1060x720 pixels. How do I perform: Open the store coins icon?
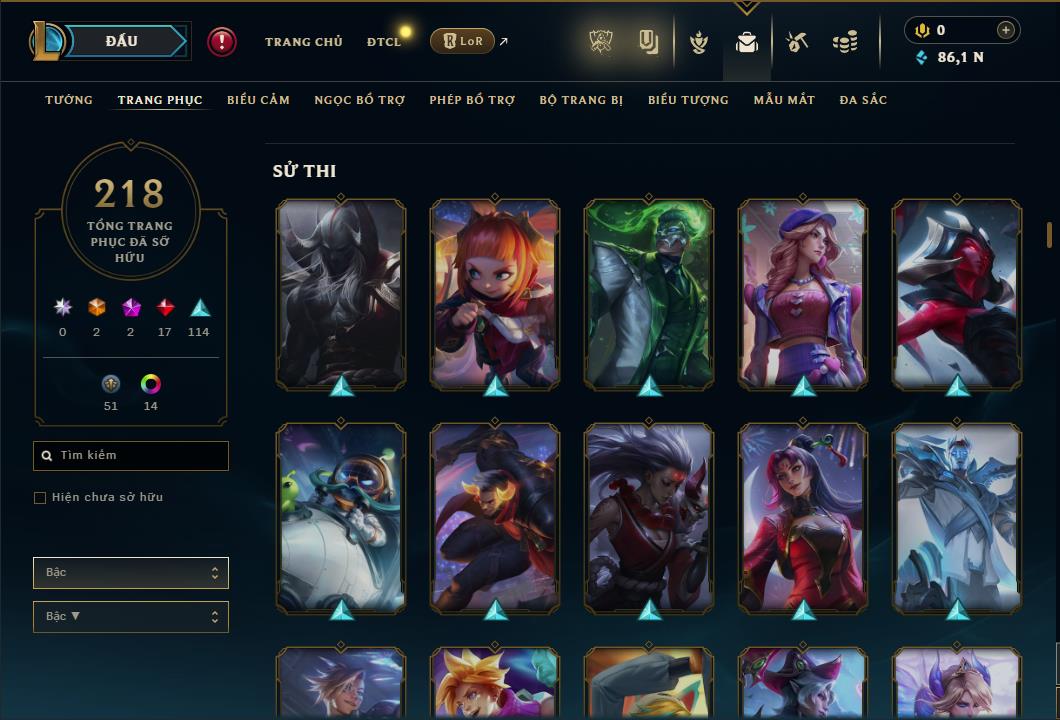(x=845, y=42)
